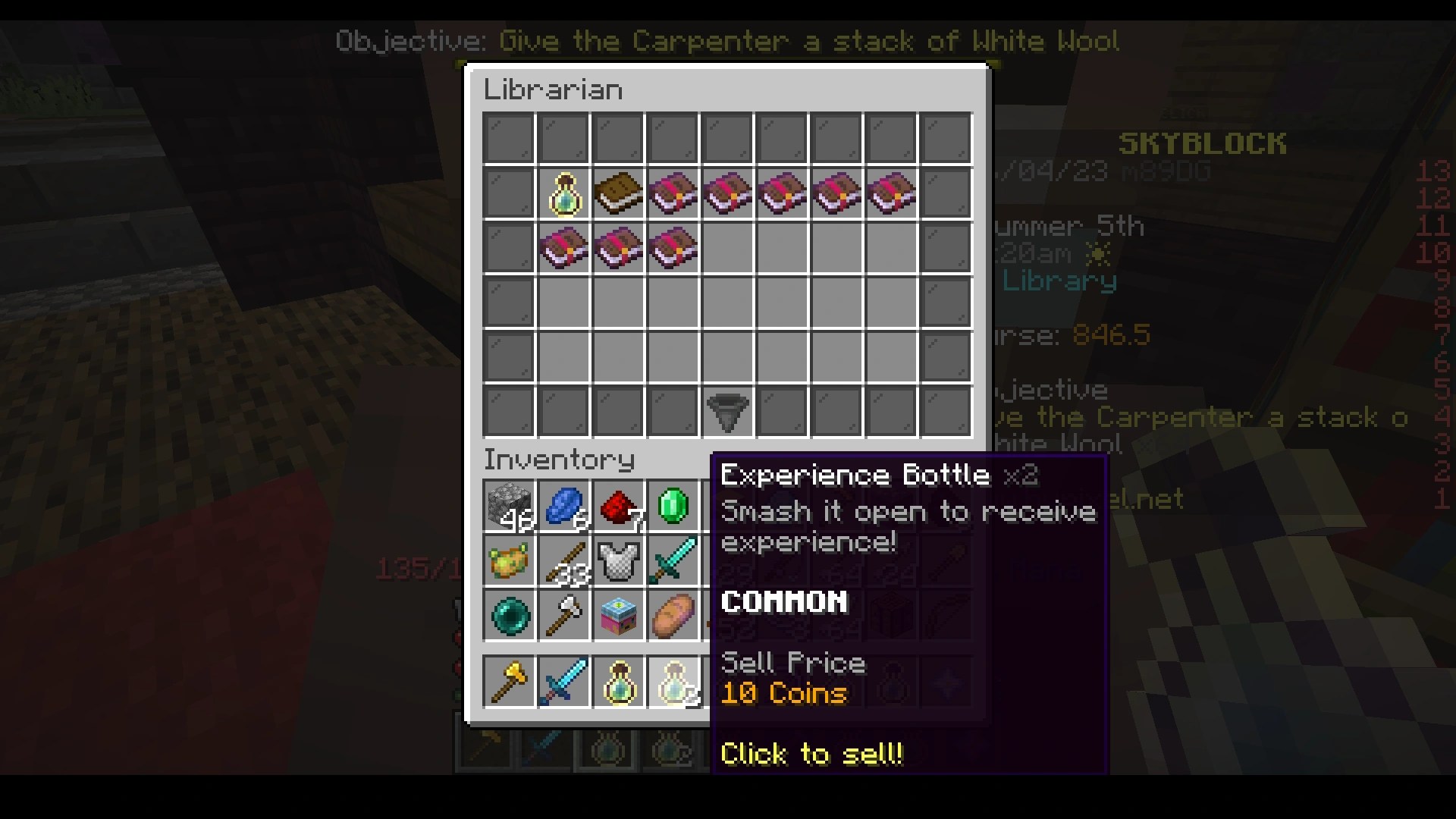This screenshot has height=819, width=1456.
Task: Select the chainmail chestplate item
Action: (618, 560)
